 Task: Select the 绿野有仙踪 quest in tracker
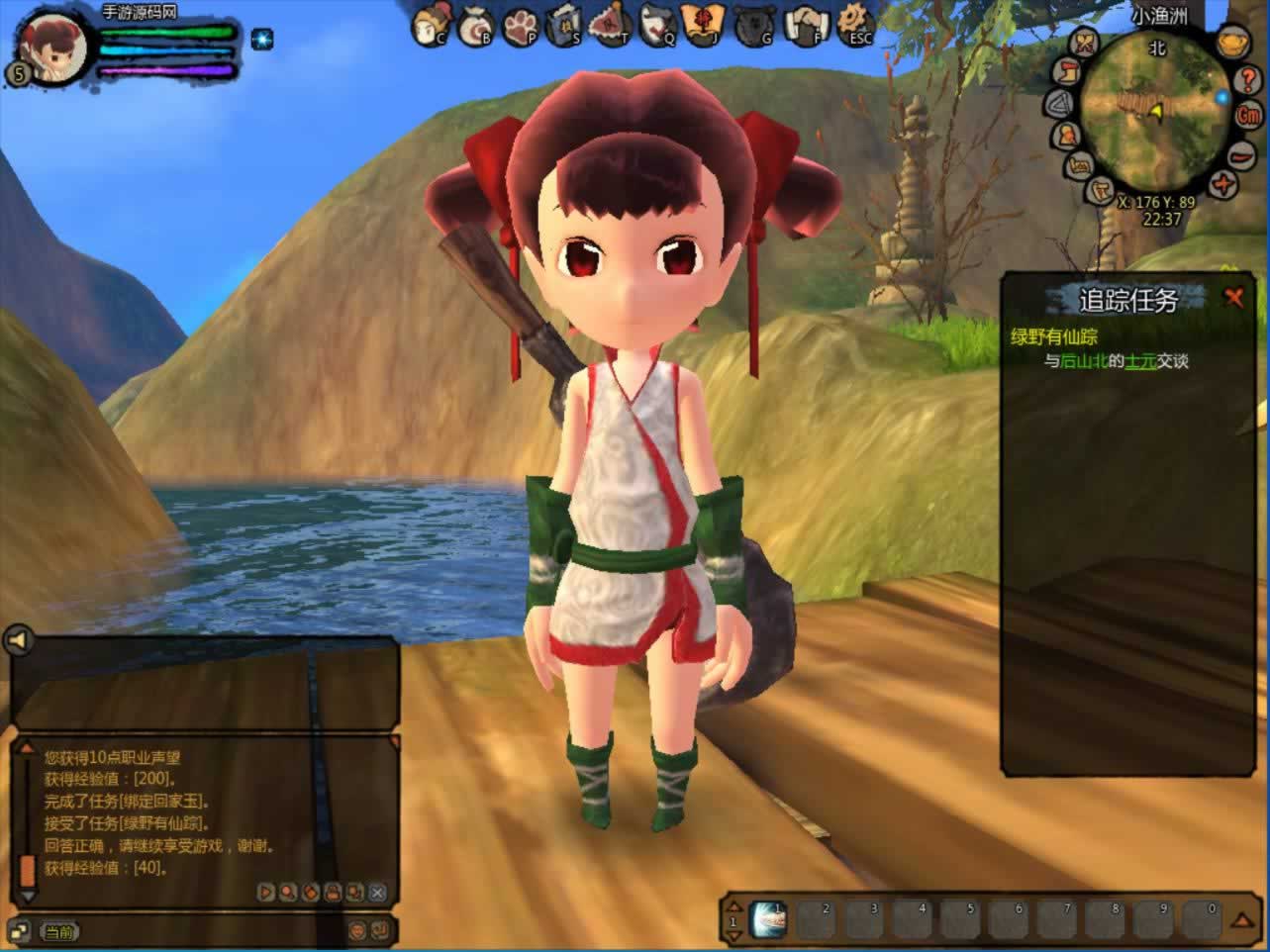[x=1053, y=336]
